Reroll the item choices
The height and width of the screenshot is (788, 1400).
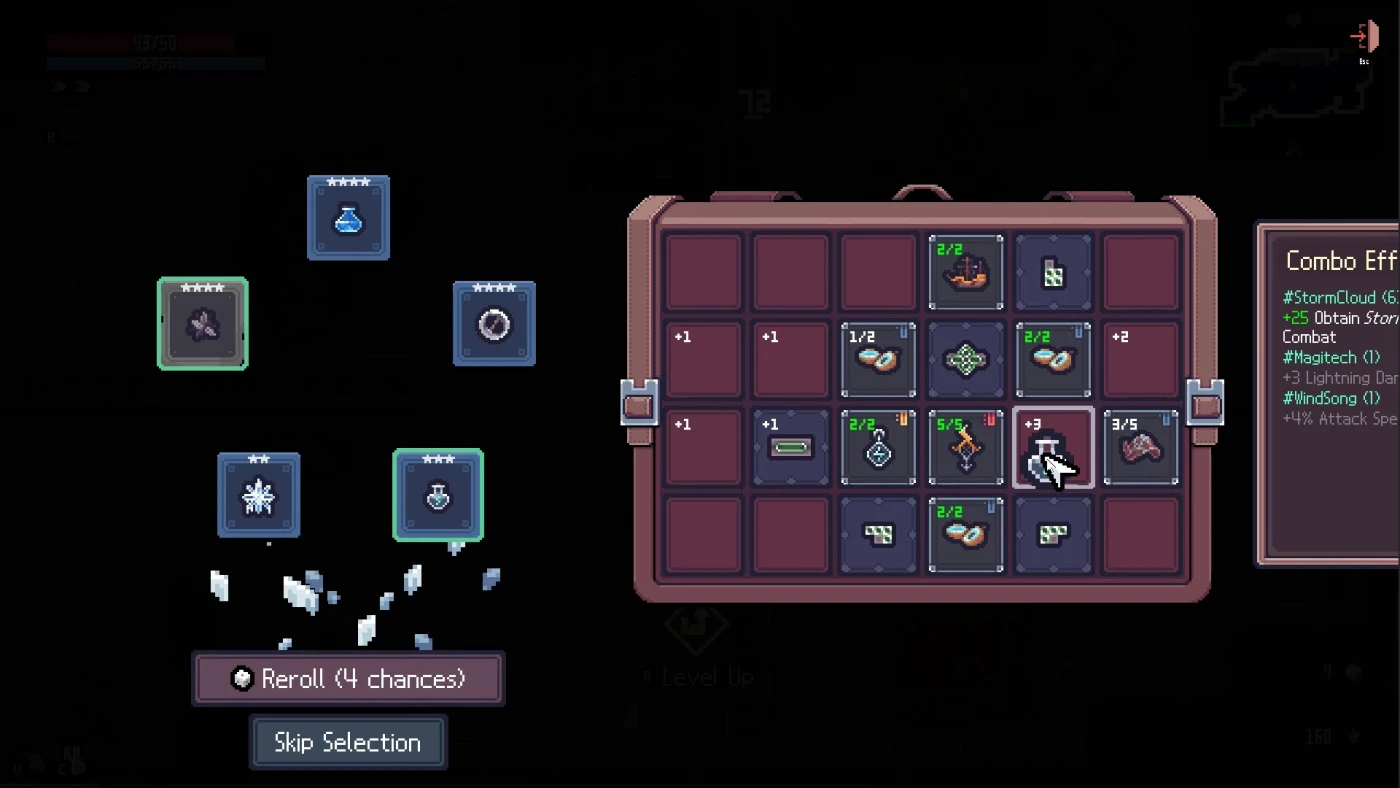coord(348,680)
